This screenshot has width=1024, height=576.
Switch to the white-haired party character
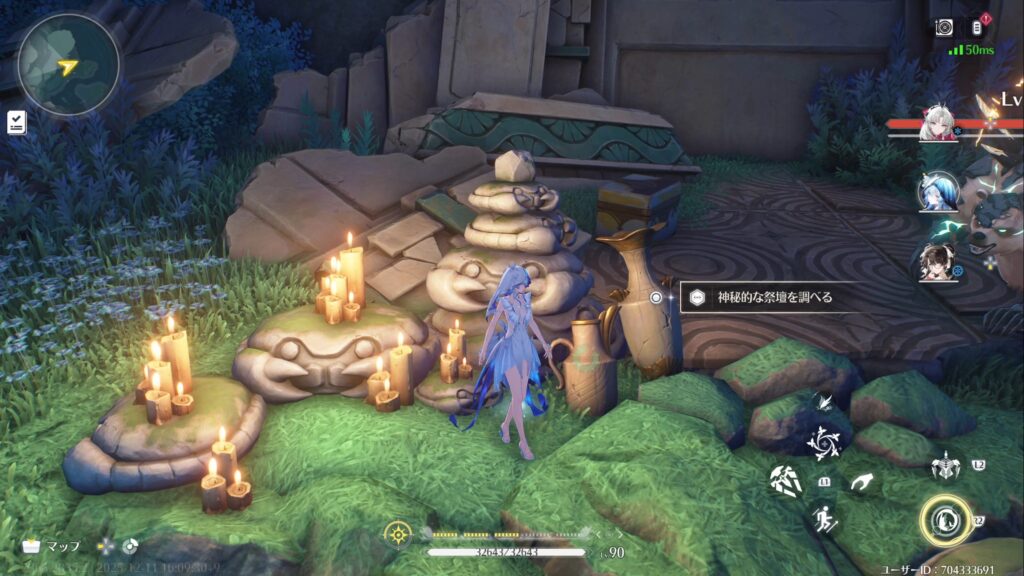(x=938, y=124)
